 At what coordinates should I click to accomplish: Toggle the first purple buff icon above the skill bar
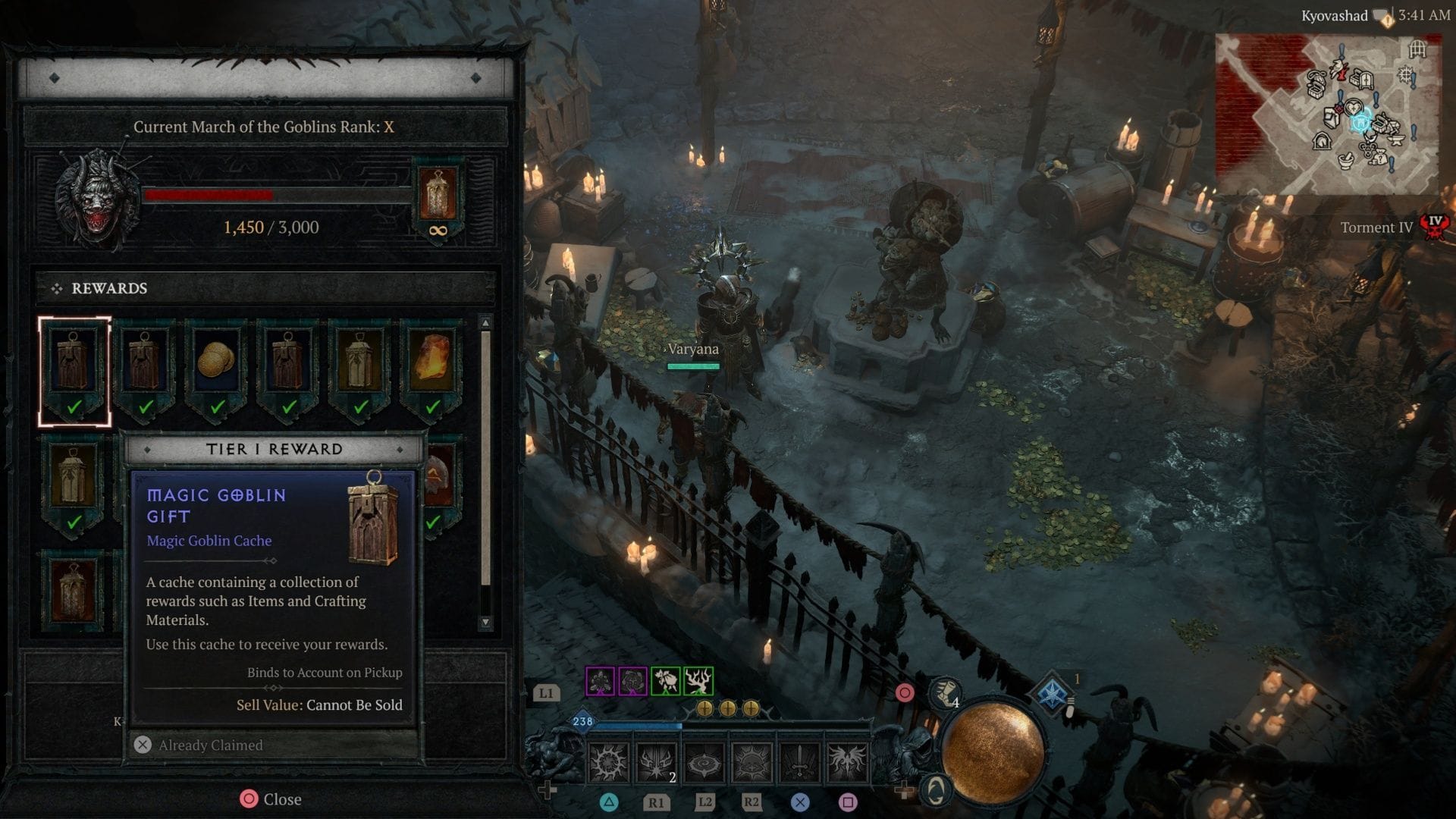598,682
